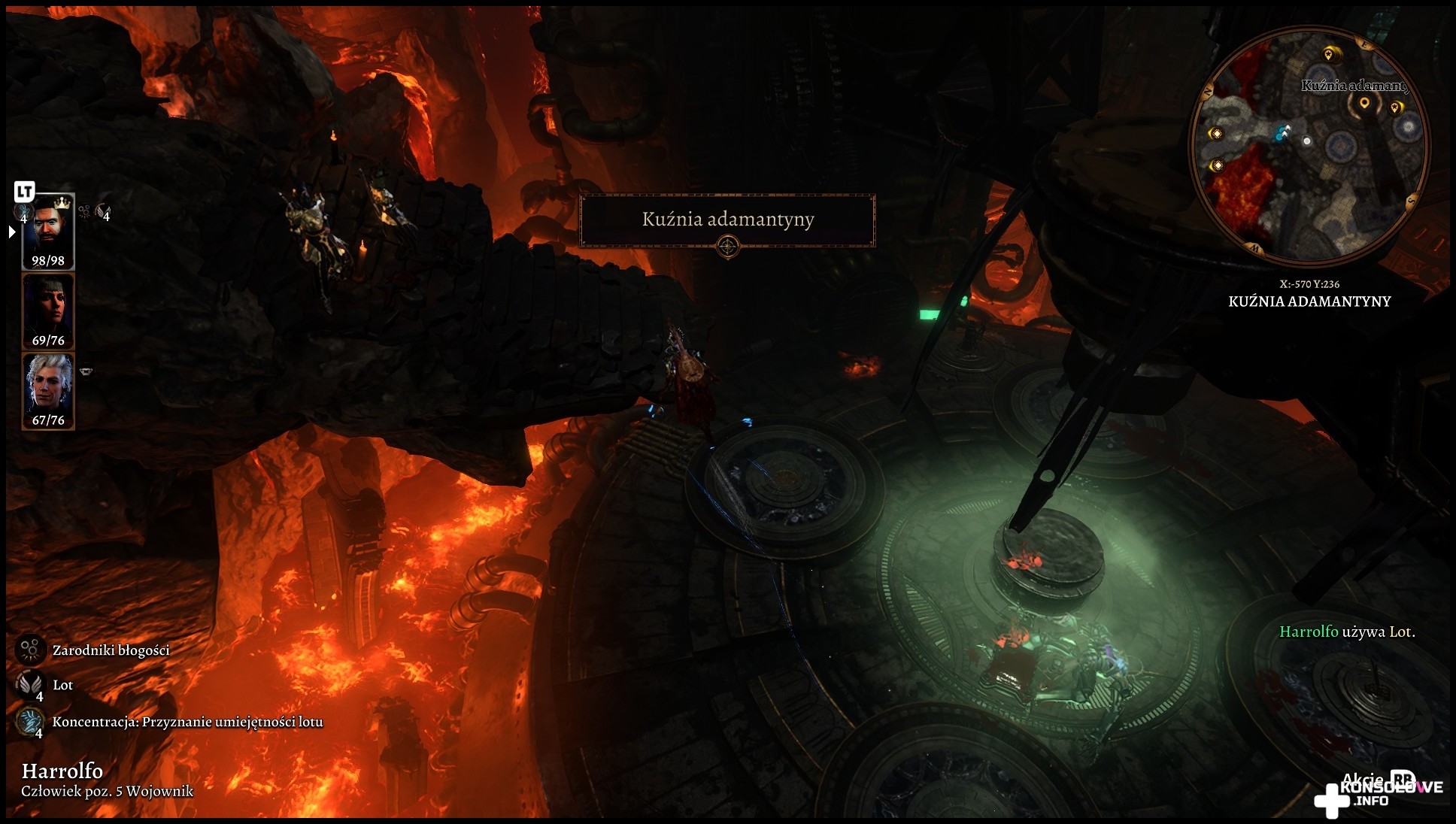Select the Lot condition entry in the list
This screenshot has width=1456, height=824.
(62, 684)
